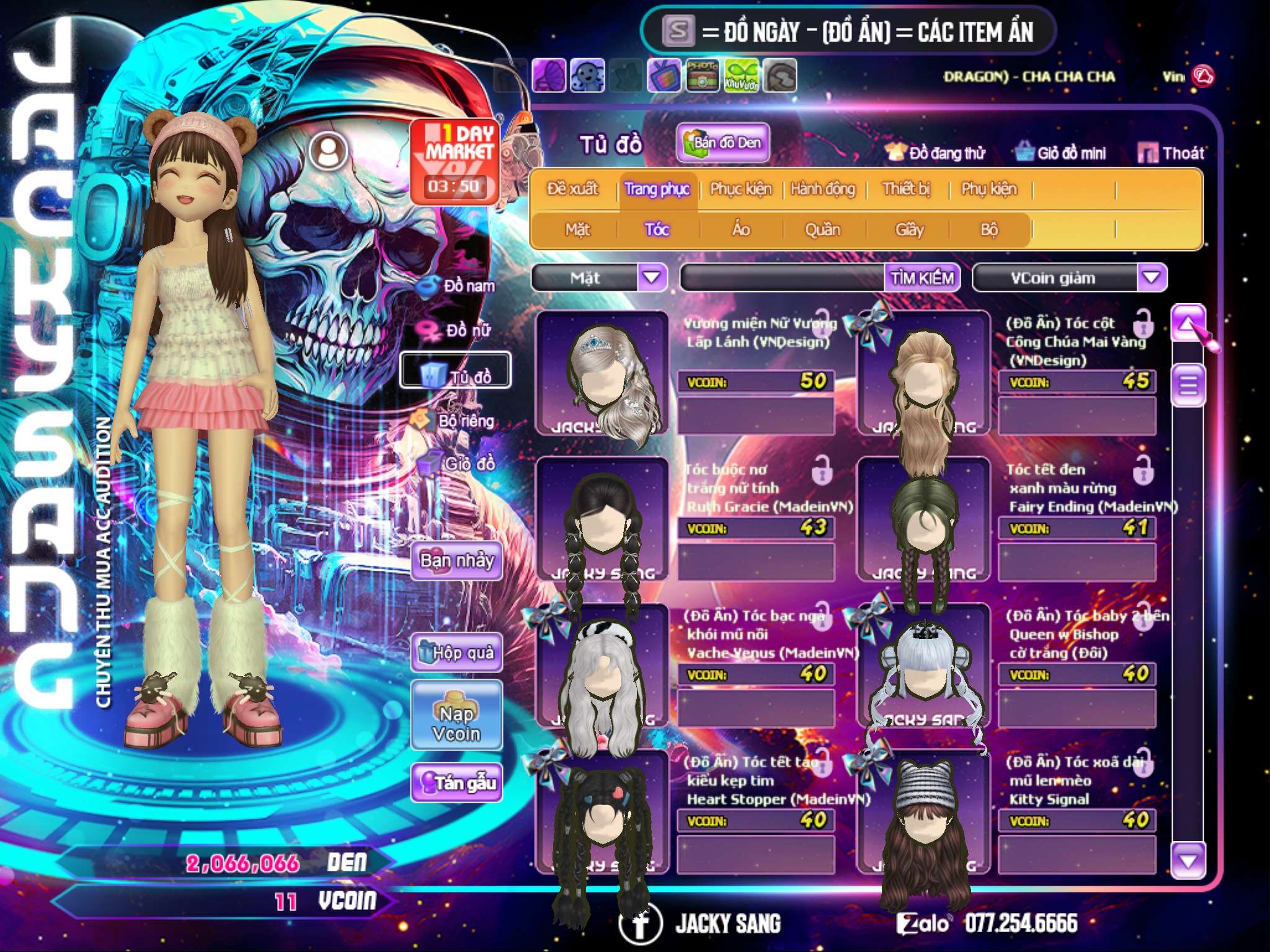Open the Mặt filter dropdown
The image size is (1270, 952).
point(651,278)
